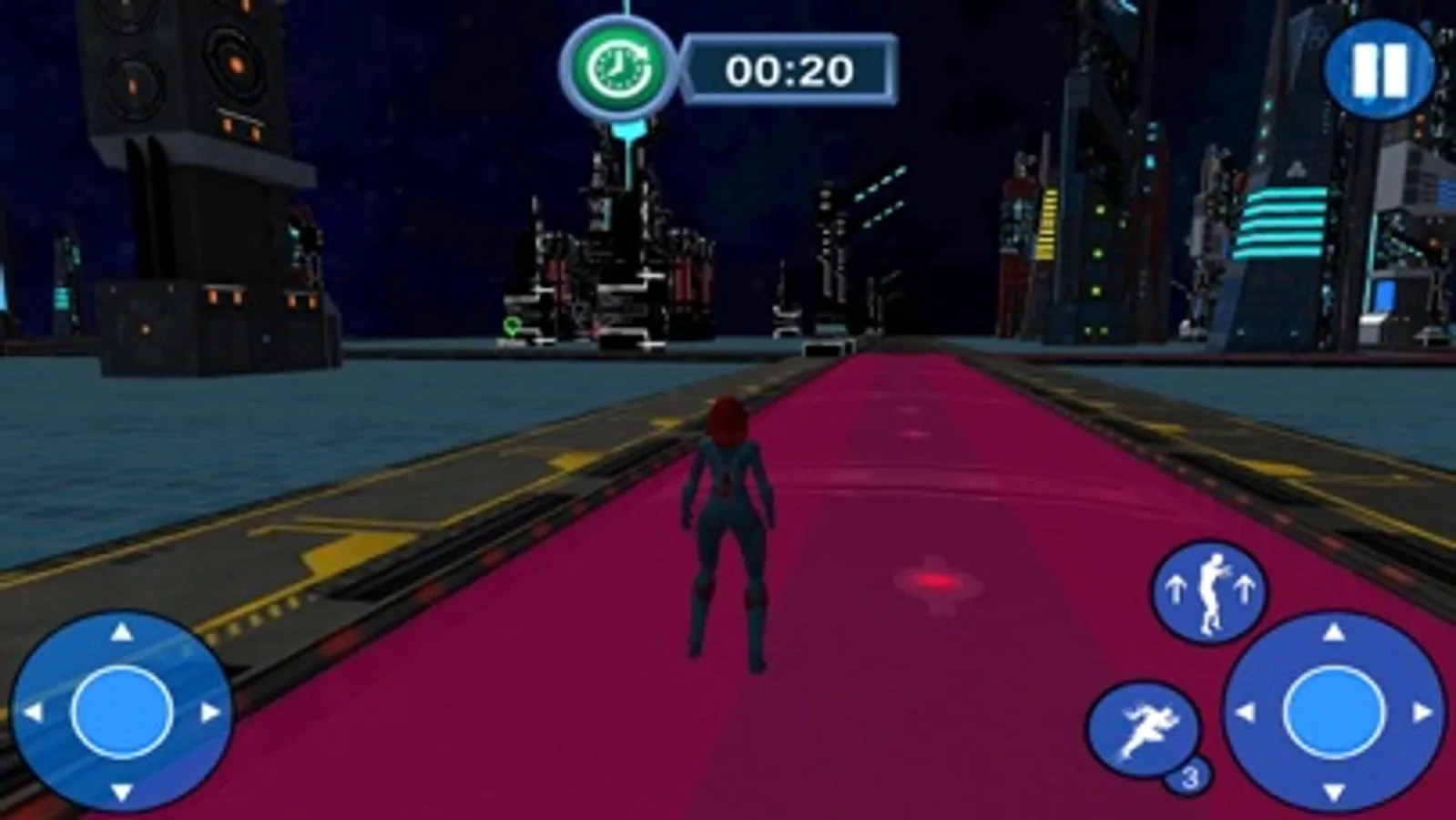The width and height of the screenshot is (1456, 820).
Task: Tap the left joystick center knob
Action: [x=121, y=709]
